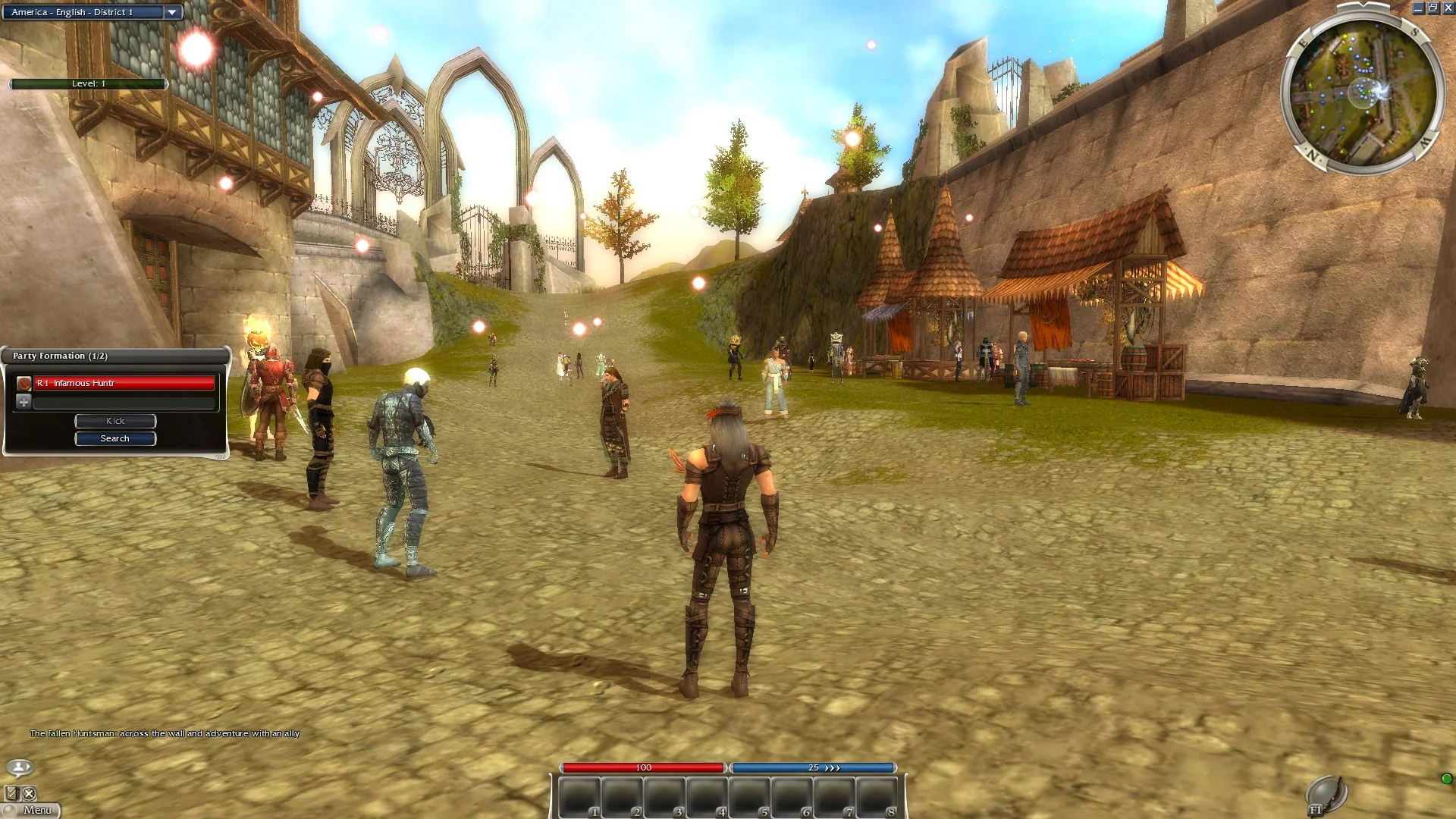The width and height of the screenshot is (1456, 819).
Task: Restore down the game window
Action: click(x=1433, y=8)
